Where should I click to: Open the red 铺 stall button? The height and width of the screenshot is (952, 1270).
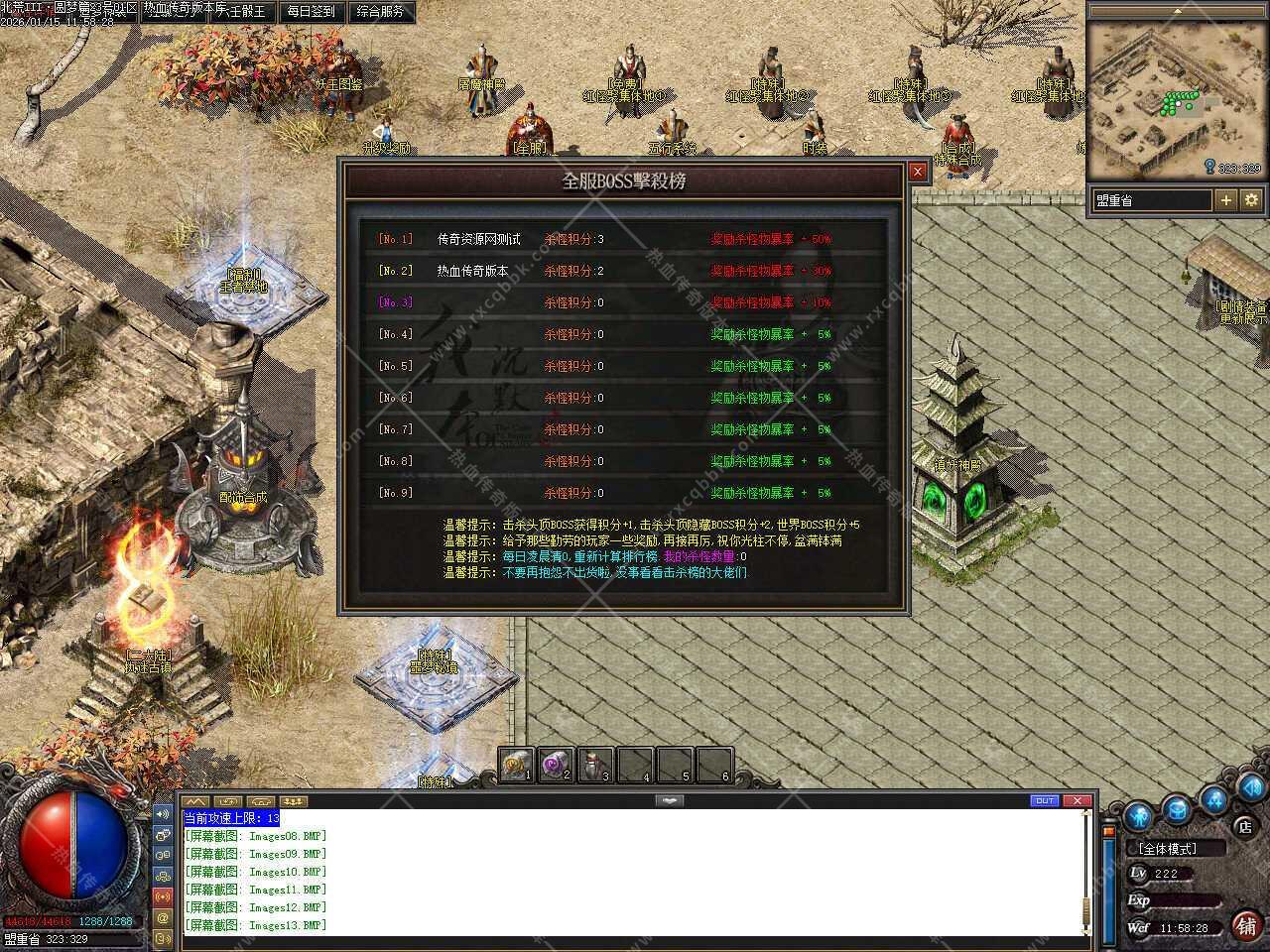tap(1246, 926)
